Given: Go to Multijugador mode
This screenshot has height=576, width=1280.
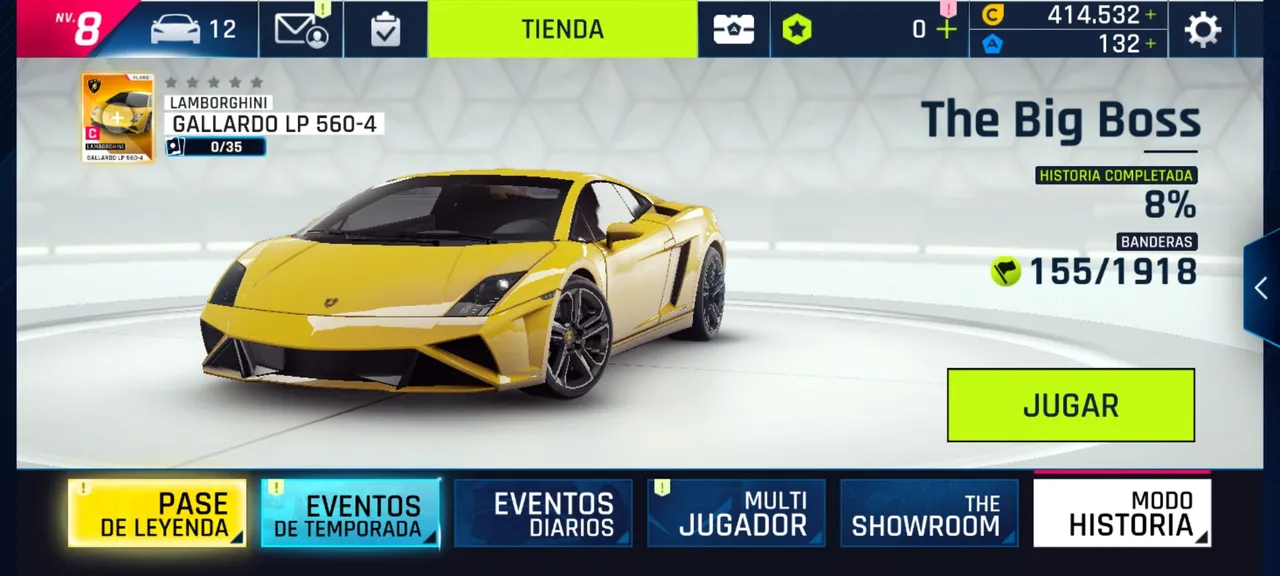Looking at the screenshot, I should (x=736, y=513).
